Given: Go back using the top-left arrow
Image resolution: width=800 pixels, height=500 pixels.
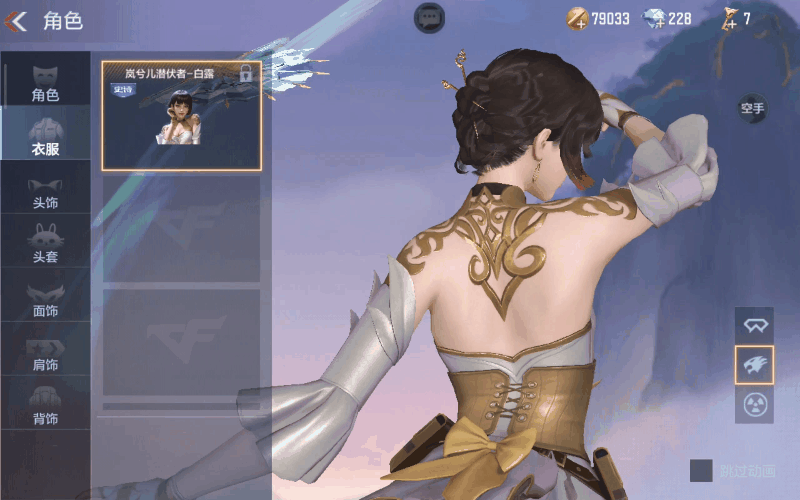Looking at the screenshot, I should click(x=16, y=20).
